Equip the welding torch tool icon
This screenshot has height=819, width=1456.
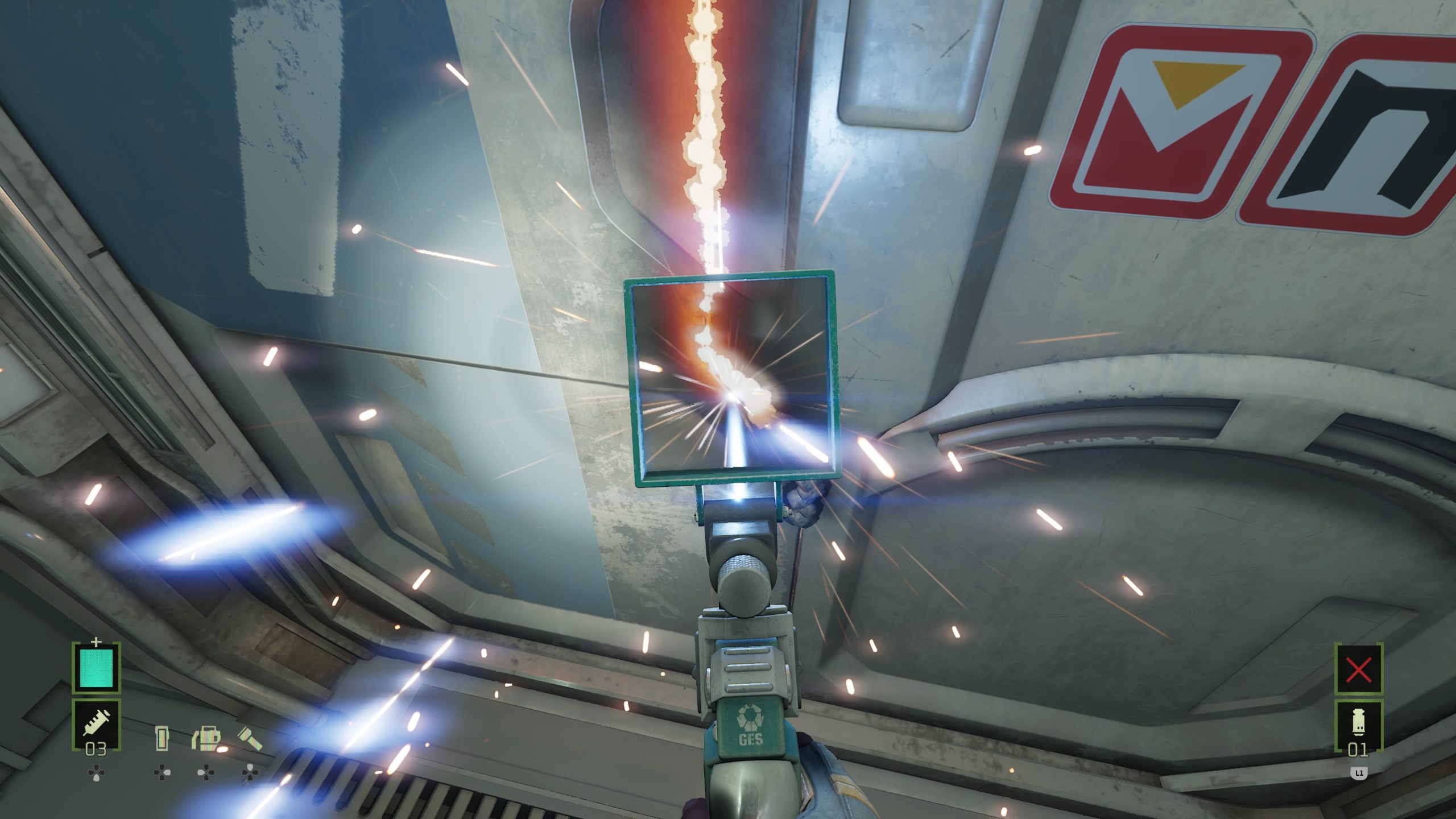[206, 738]
